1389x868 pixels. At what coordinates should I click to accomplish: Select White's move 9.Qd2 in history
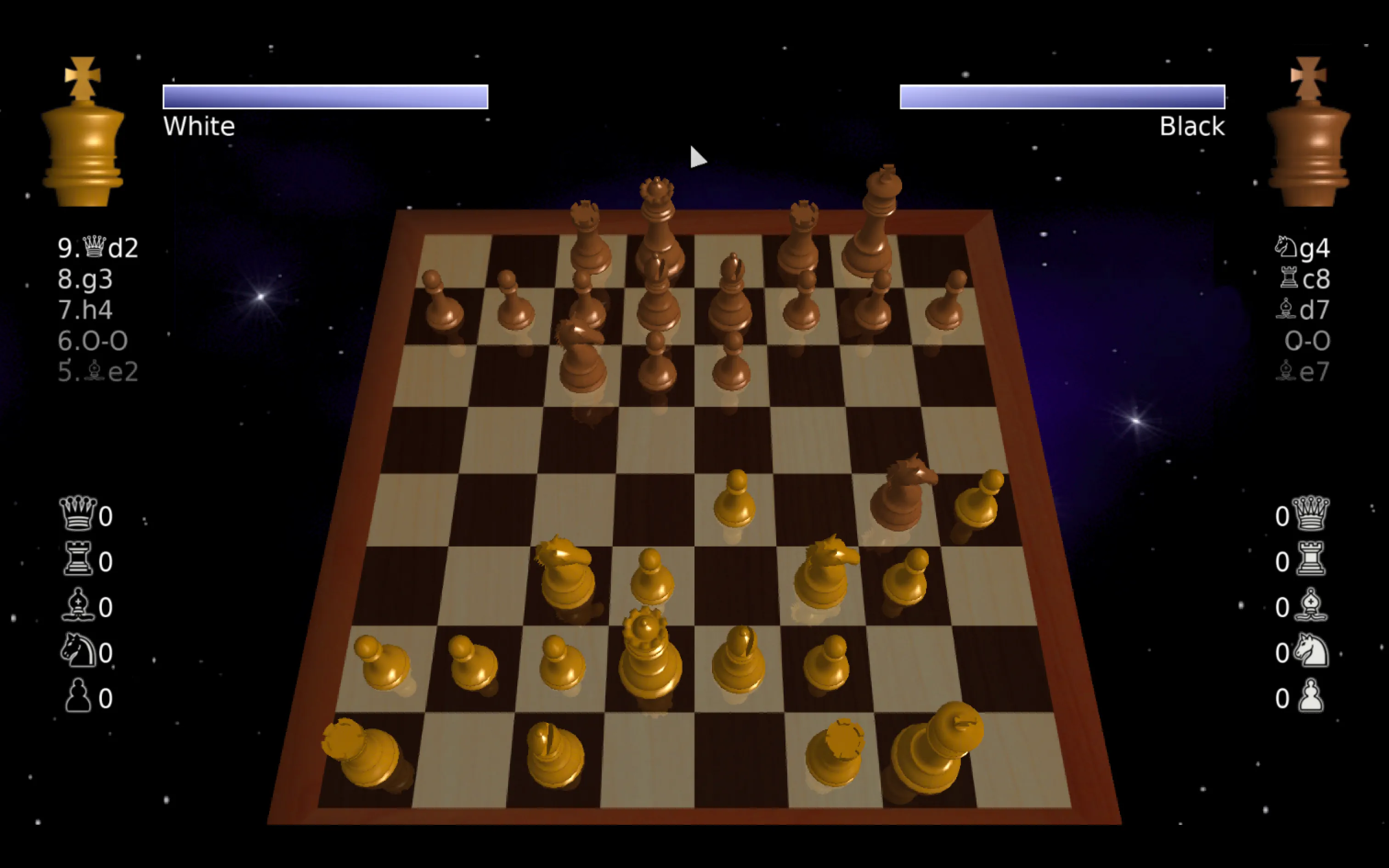coord(97,248)
